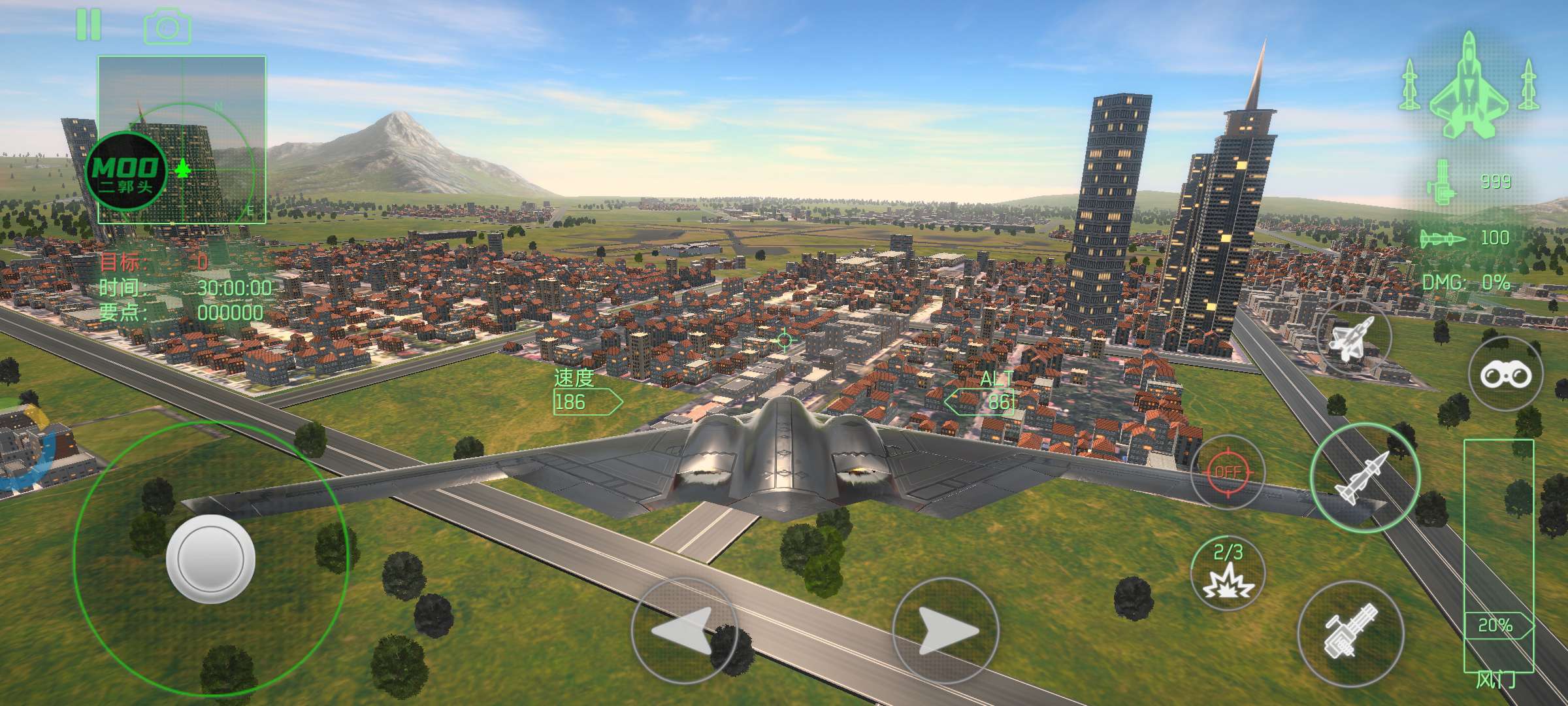Steer left with the left arrow button
The height and width of the screenshot is (706, 1568).
pyautogui.click(x=683, y=631)
